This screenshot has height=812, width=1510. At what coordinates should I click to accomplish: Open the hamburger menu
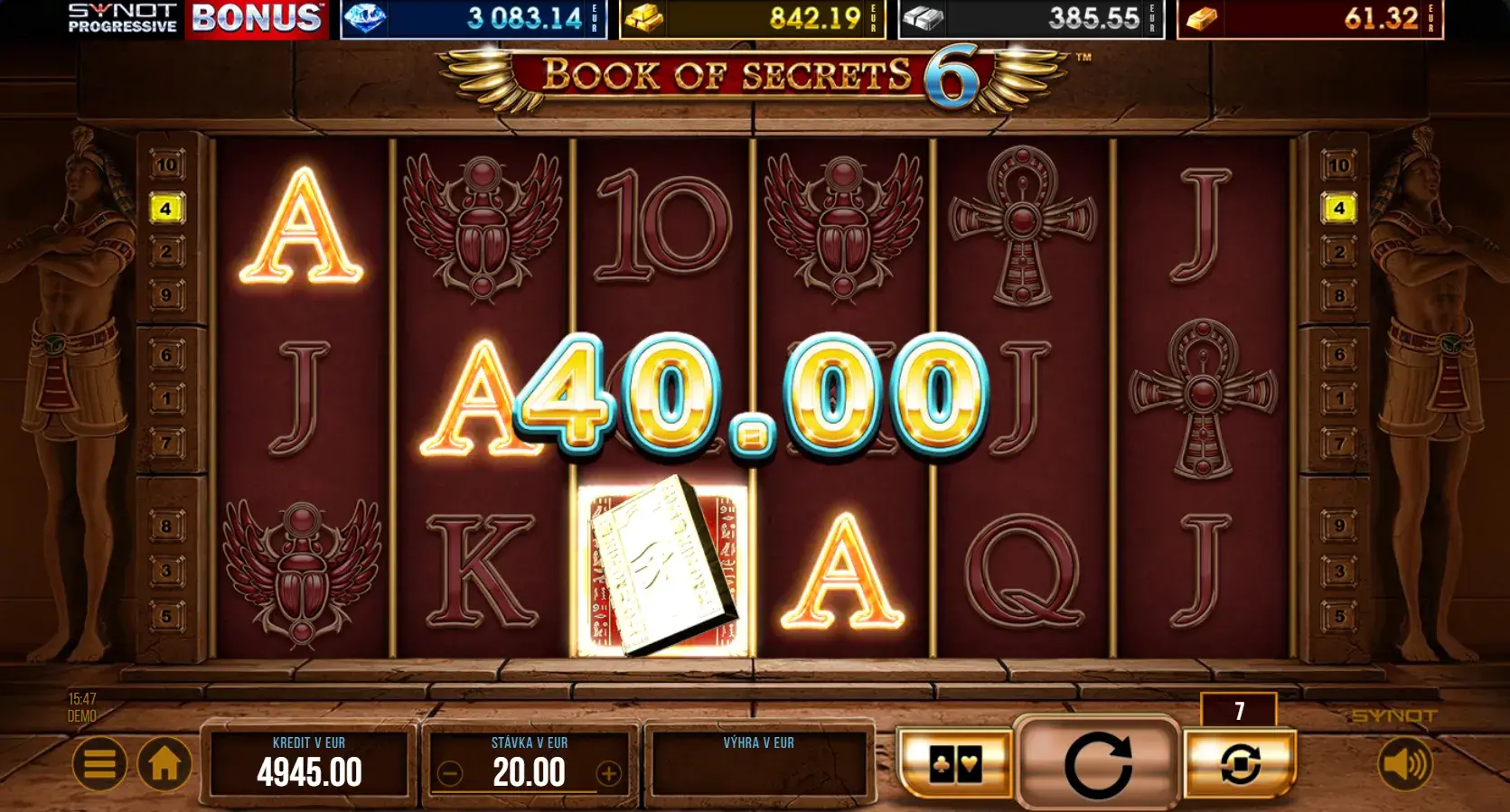click(x=99, y=764)
